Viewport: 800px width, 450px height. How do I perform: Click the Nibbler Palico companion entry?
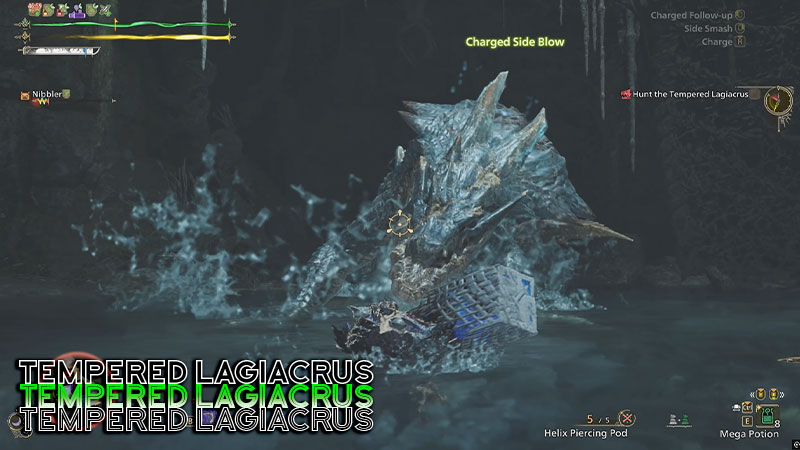point(48,94)
